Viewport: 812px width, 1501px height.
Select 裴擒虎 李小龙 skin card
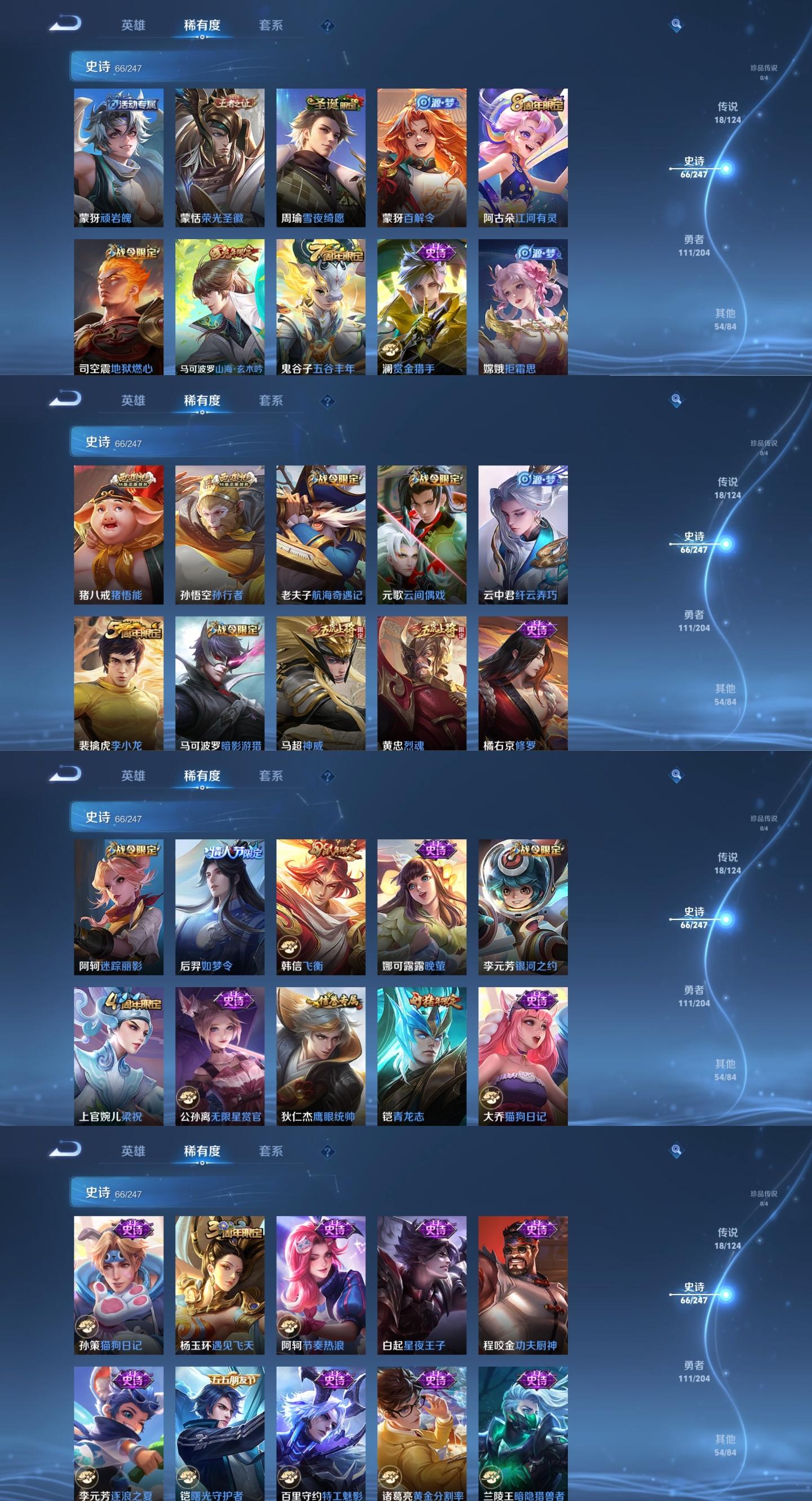point(118,683)
